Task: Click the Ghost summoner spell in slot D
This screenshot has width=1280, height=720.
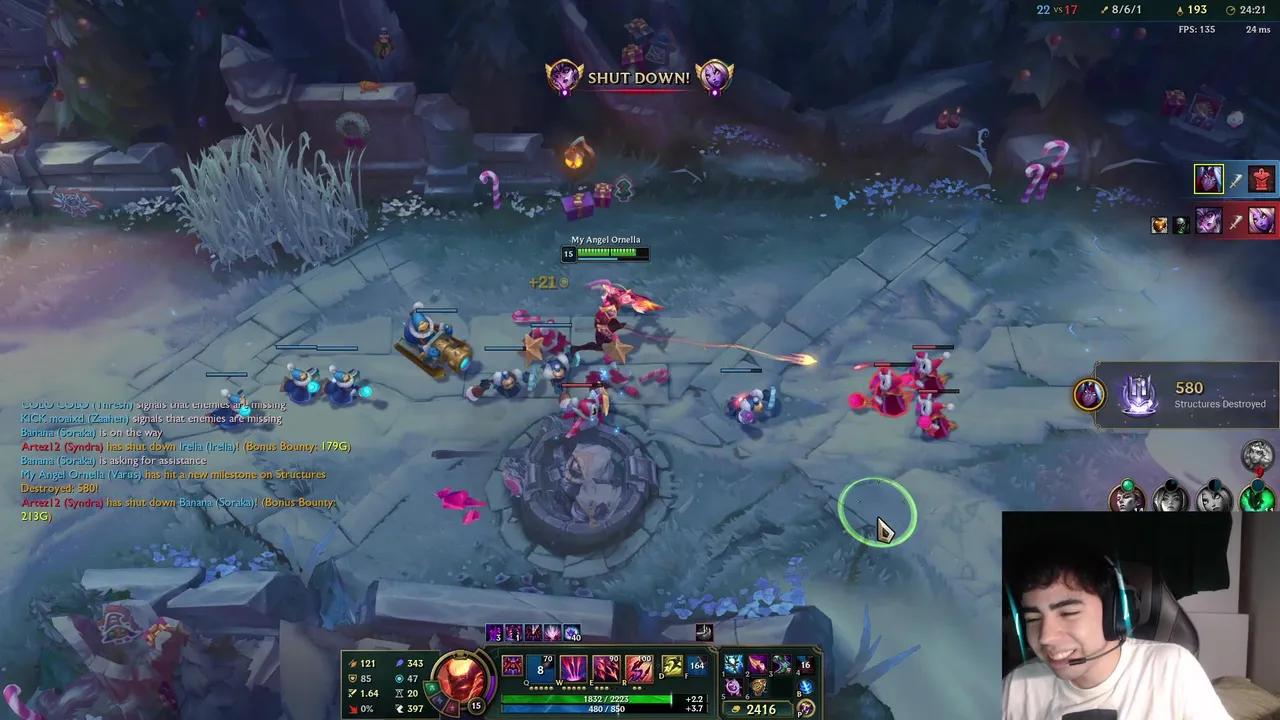Action: click(670, 665)
